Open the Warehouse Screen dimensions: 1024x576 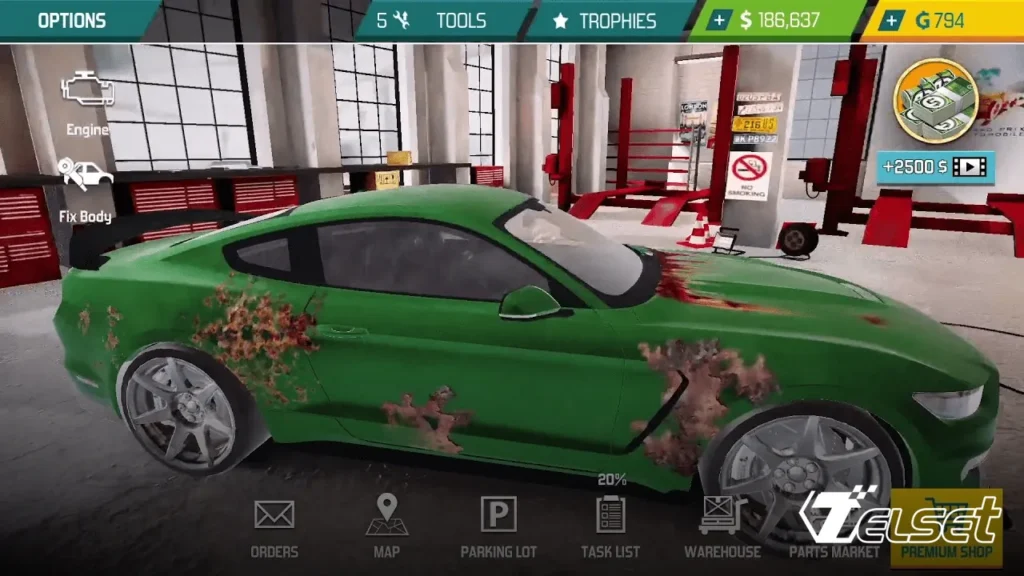[x=722, y=524]
